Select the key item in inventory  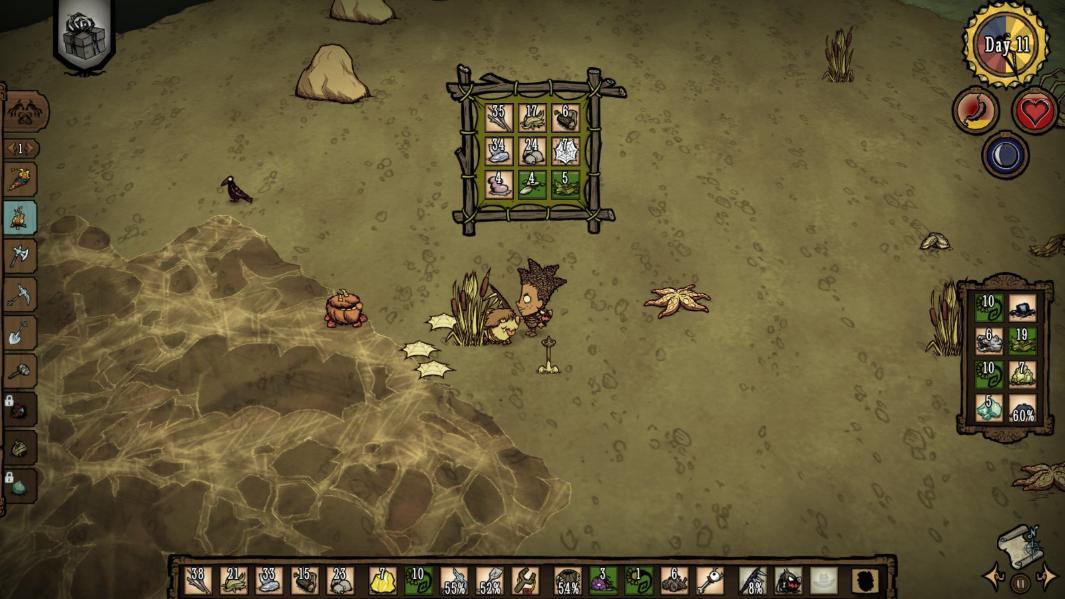[x=709, y=579]
